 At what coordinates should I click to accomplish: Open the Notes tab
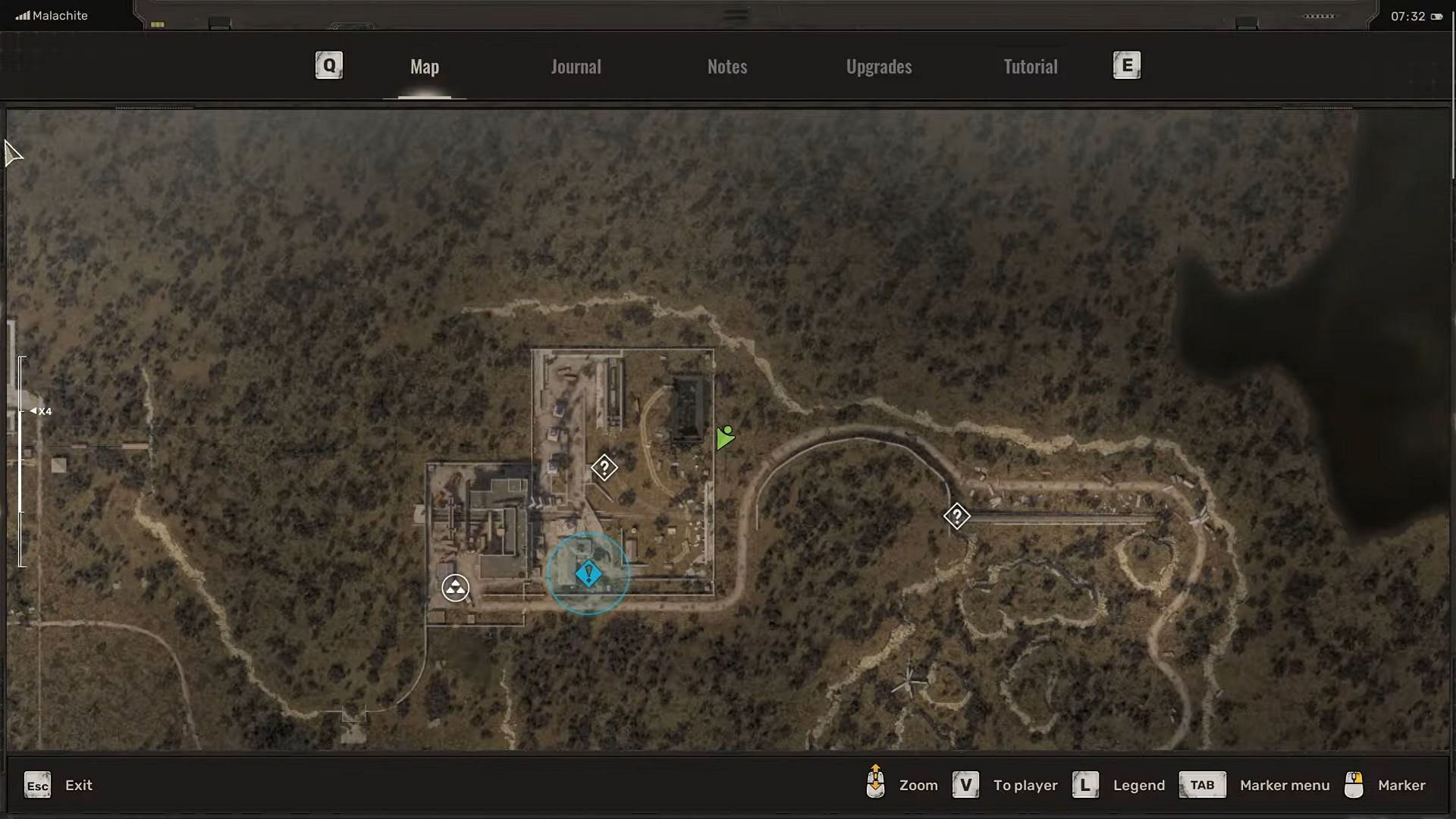tap(727, 67)
